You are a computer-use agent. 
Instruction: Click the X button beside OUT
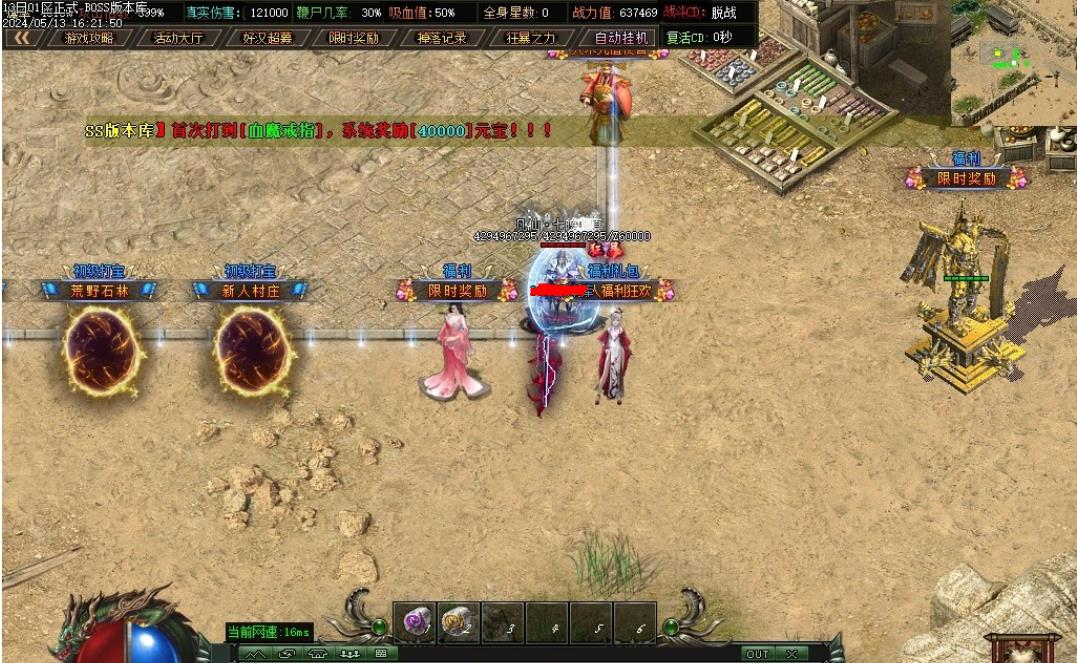click(x=791, y=654)
